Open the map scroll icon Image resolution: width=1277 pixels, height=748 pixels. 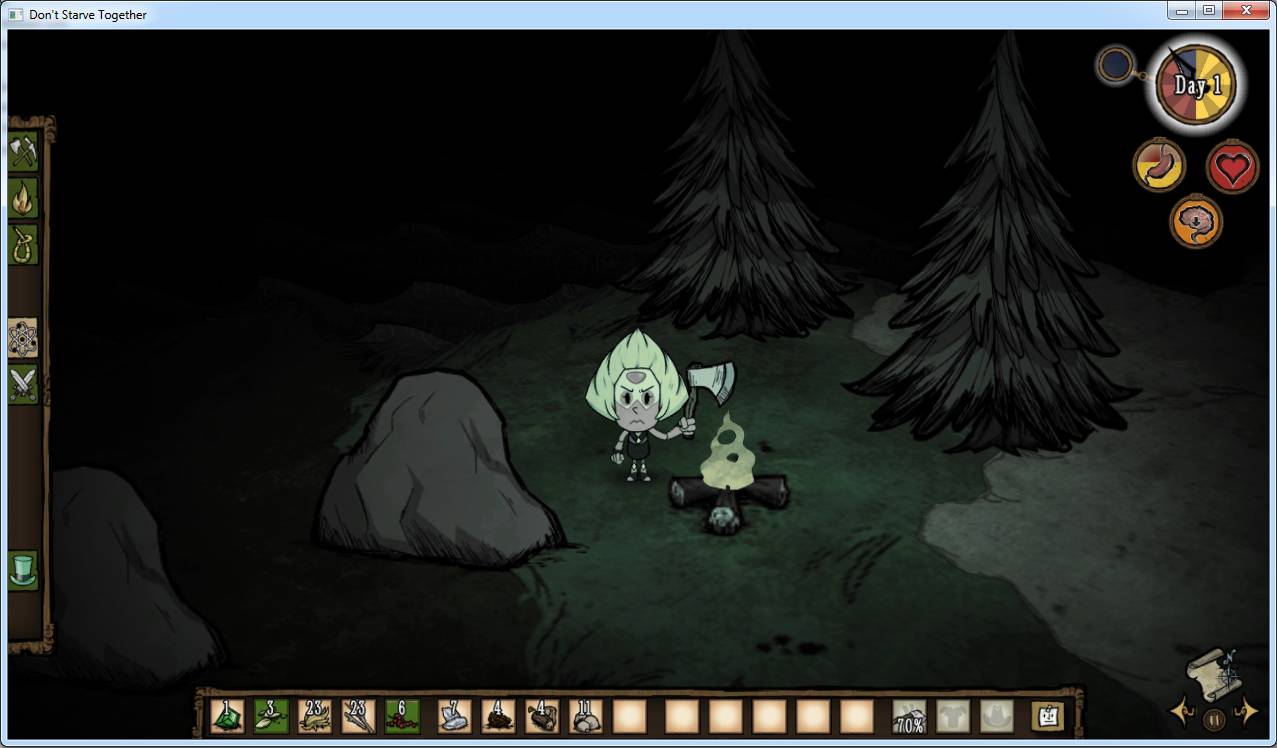[1213, 672]
